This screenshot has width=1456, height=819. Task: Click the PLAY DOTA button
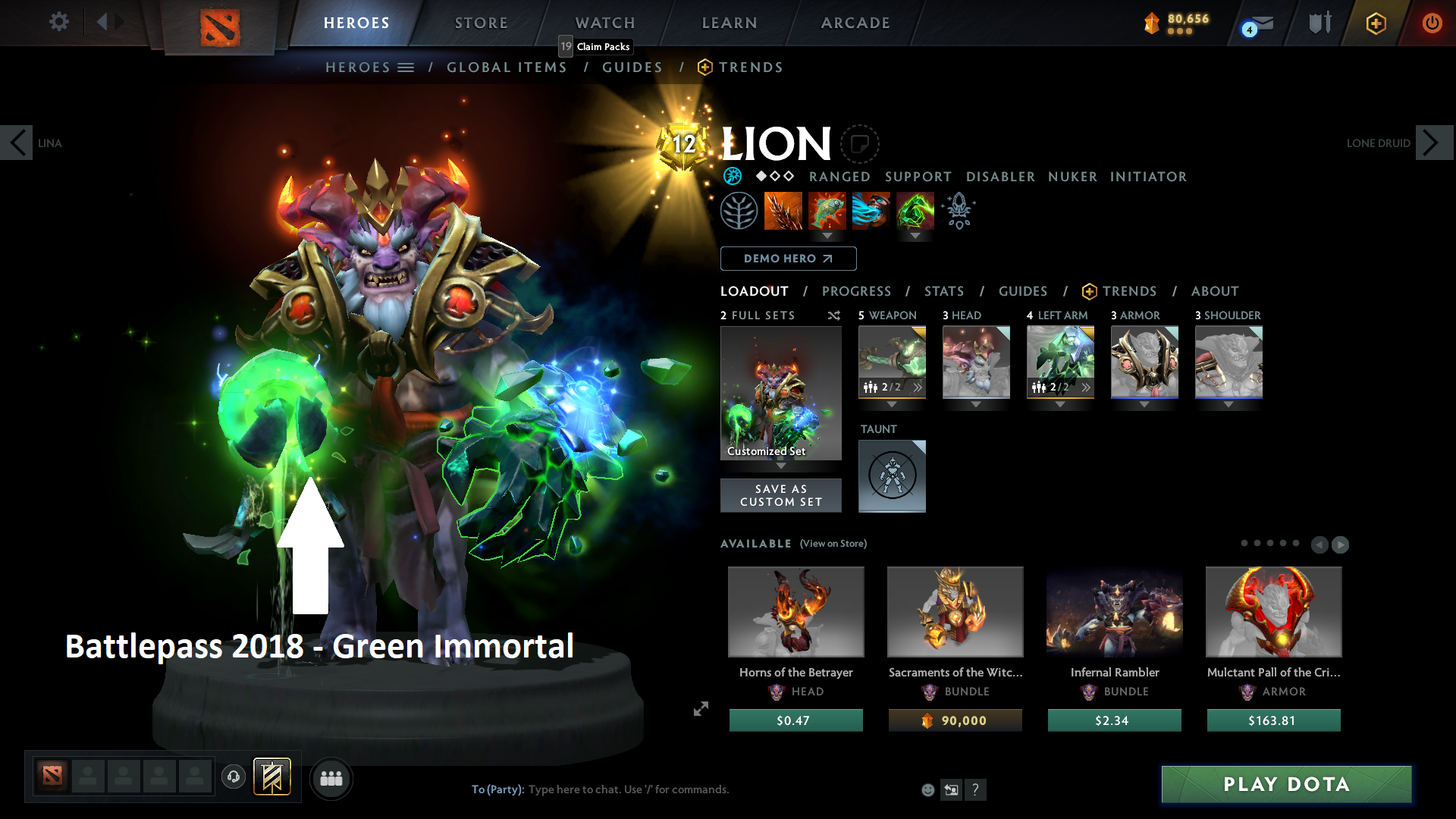(1285, 784)
